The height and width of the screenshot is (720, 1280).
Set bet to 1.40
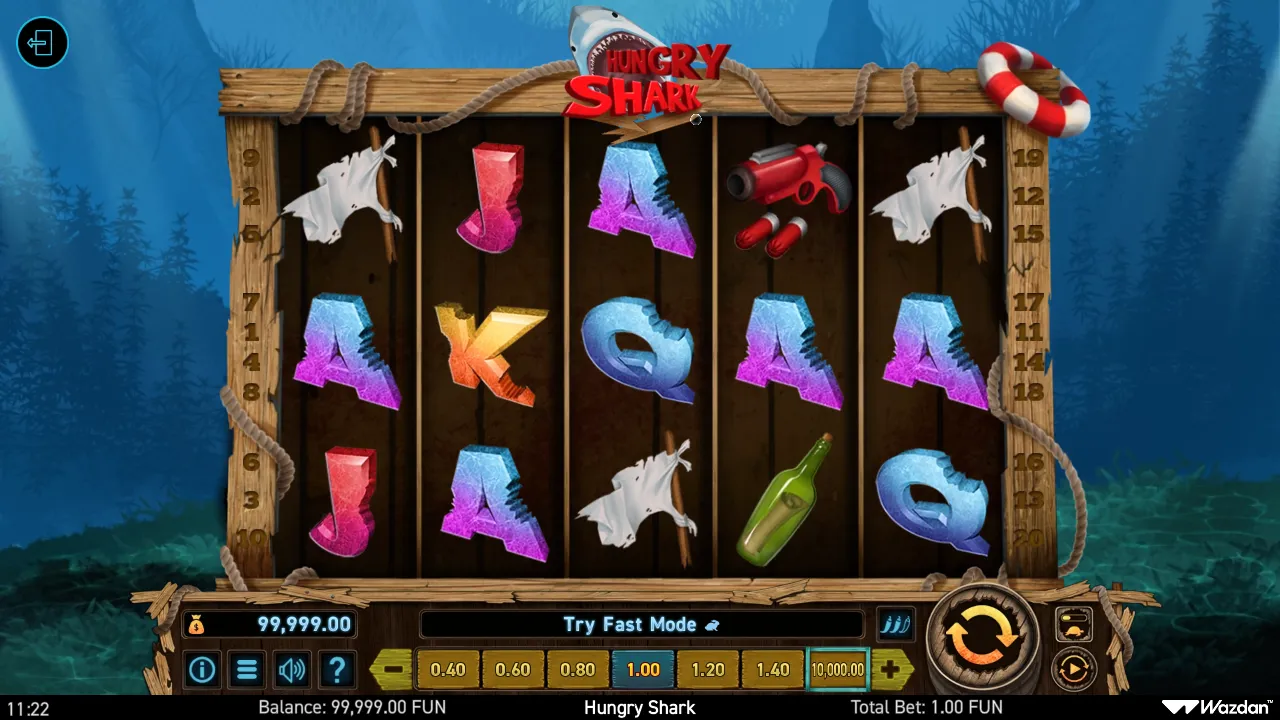[773, 669]
